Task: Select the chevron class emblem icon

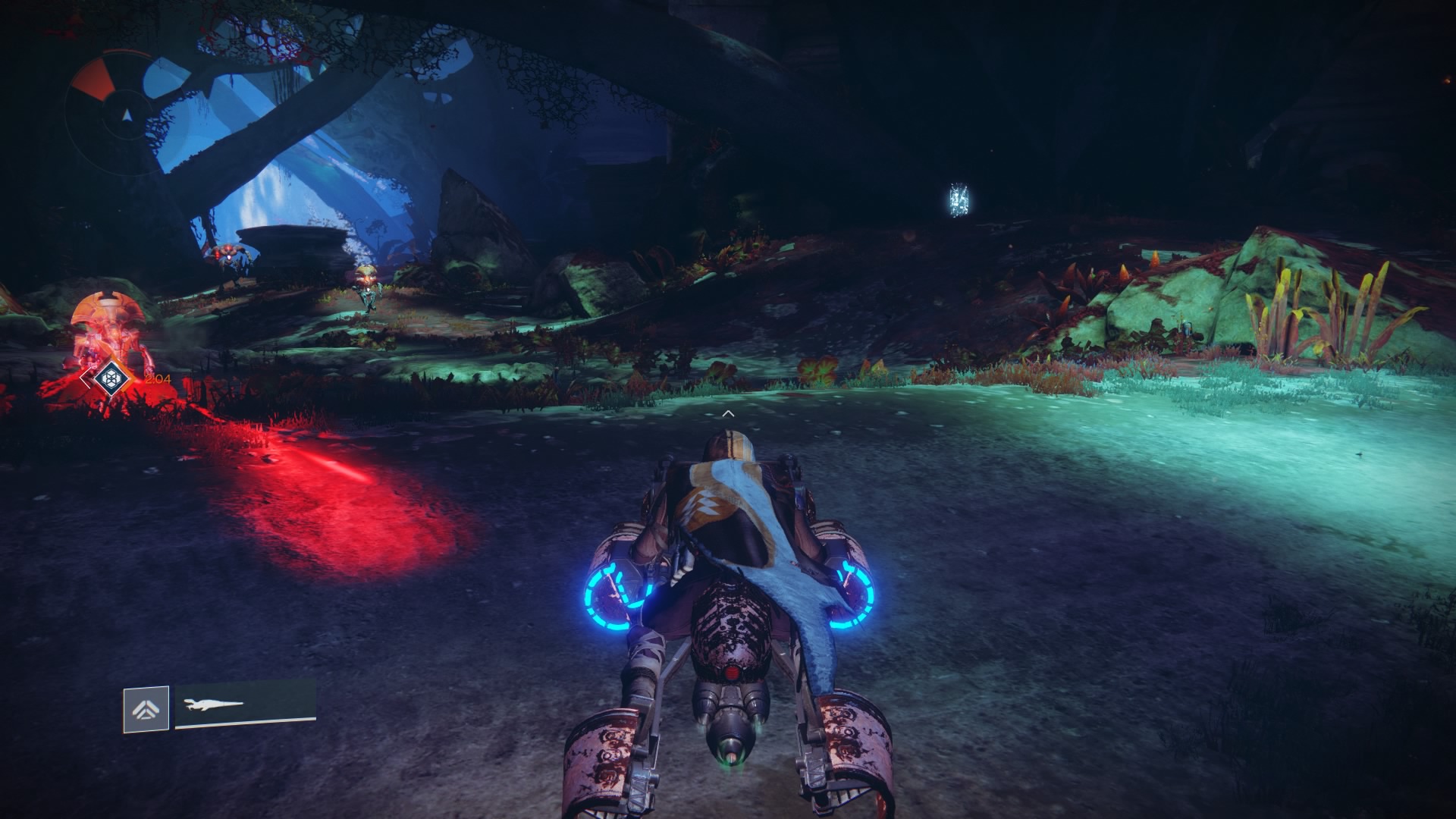Action: 146,710
